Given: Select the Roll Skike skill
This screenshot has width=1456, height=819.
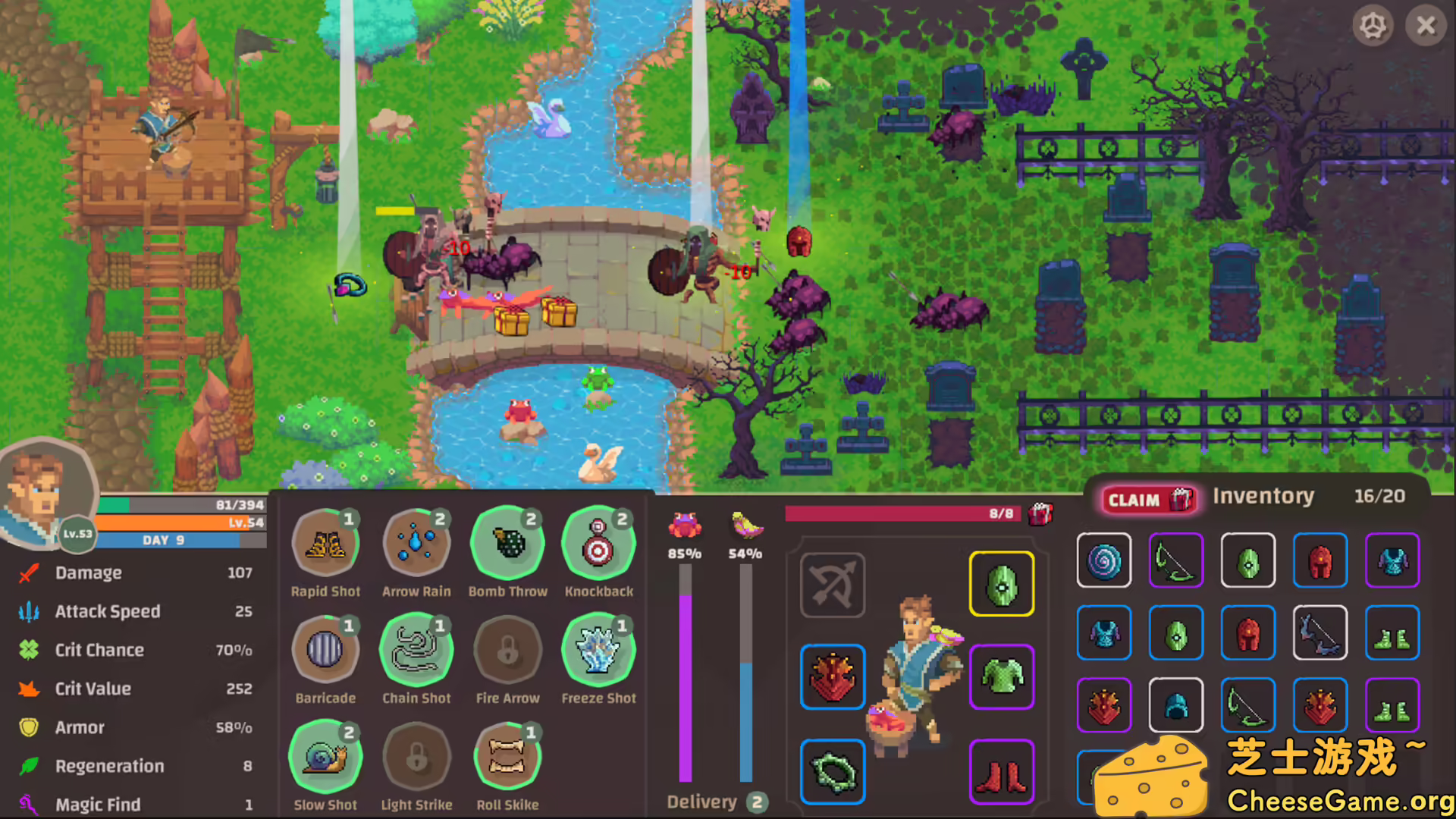Looking at the screenshot, I should pyautogui.click(x=507, y=755).
